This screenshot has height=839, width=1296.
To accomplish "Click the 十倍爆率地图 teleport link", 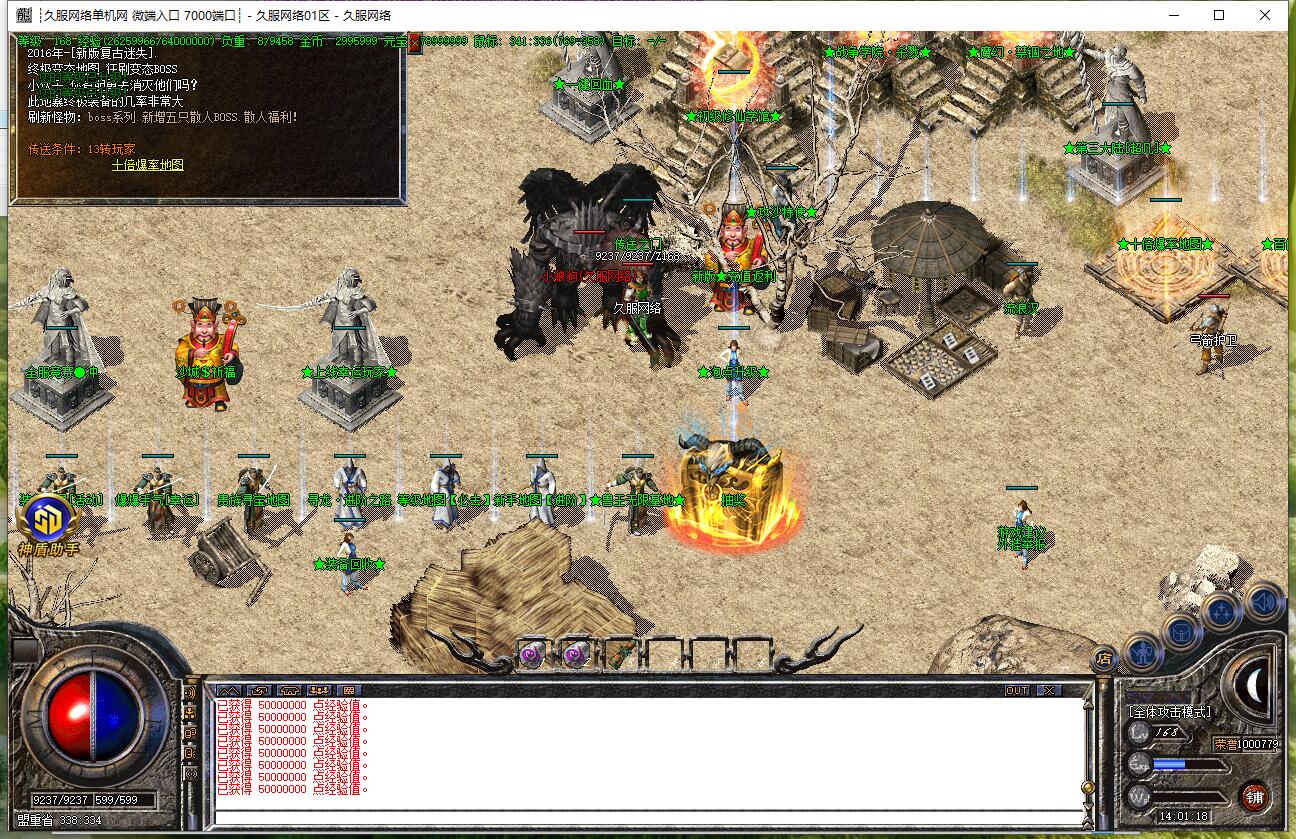I will click(x=148, y=166).
